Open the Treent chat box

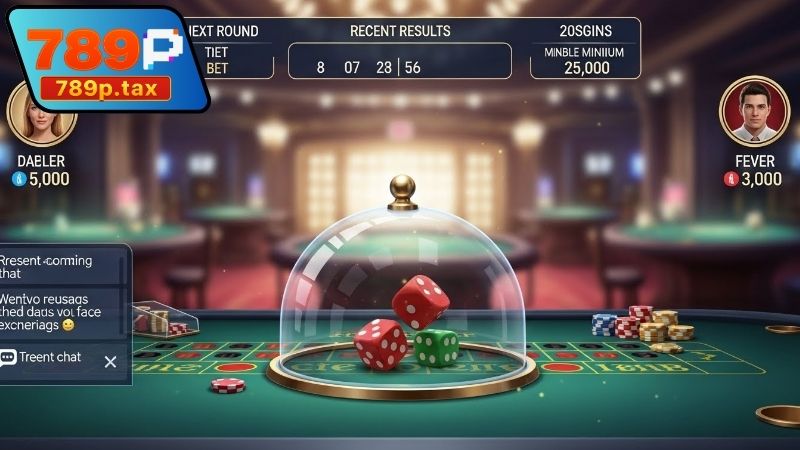tap(50, 358)
